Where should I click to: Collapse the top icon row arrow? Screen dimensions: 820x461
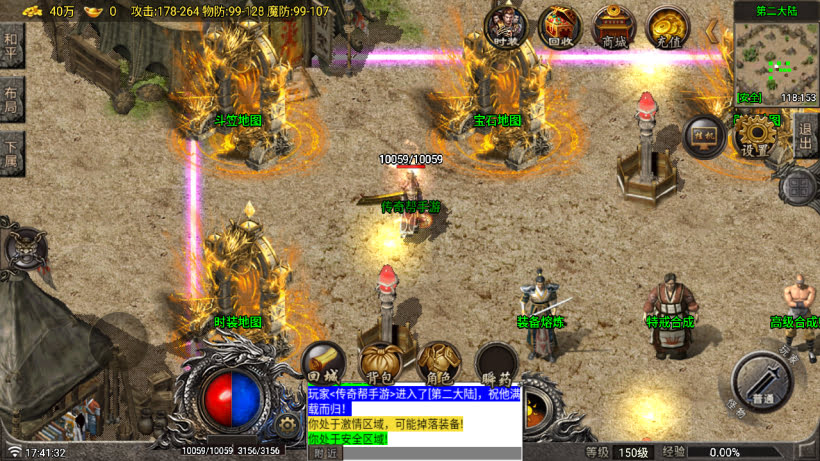pyautogui.click(x=712, y=30)
